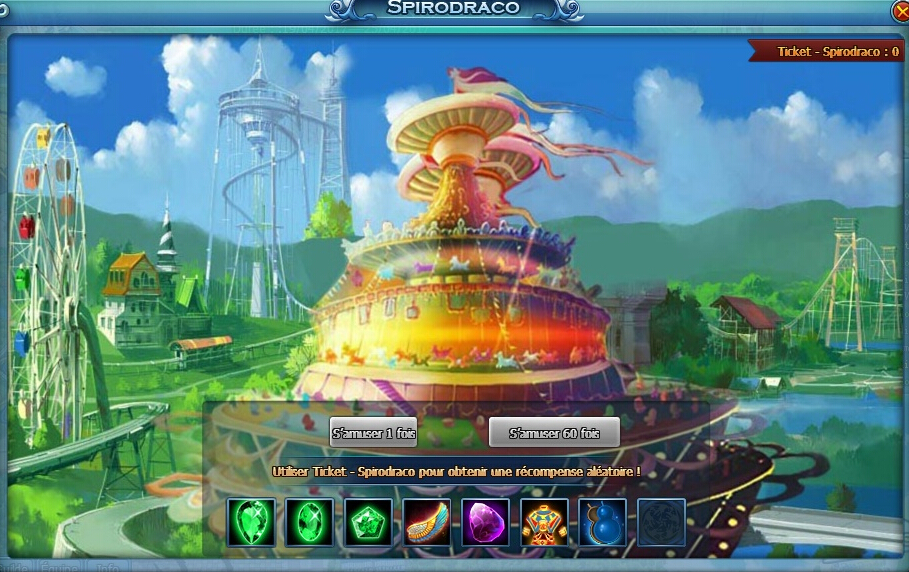Inspect the golden wing reward icon
Image resolution: width=909 pixels, height=572 pixels.
pos(427,522)
